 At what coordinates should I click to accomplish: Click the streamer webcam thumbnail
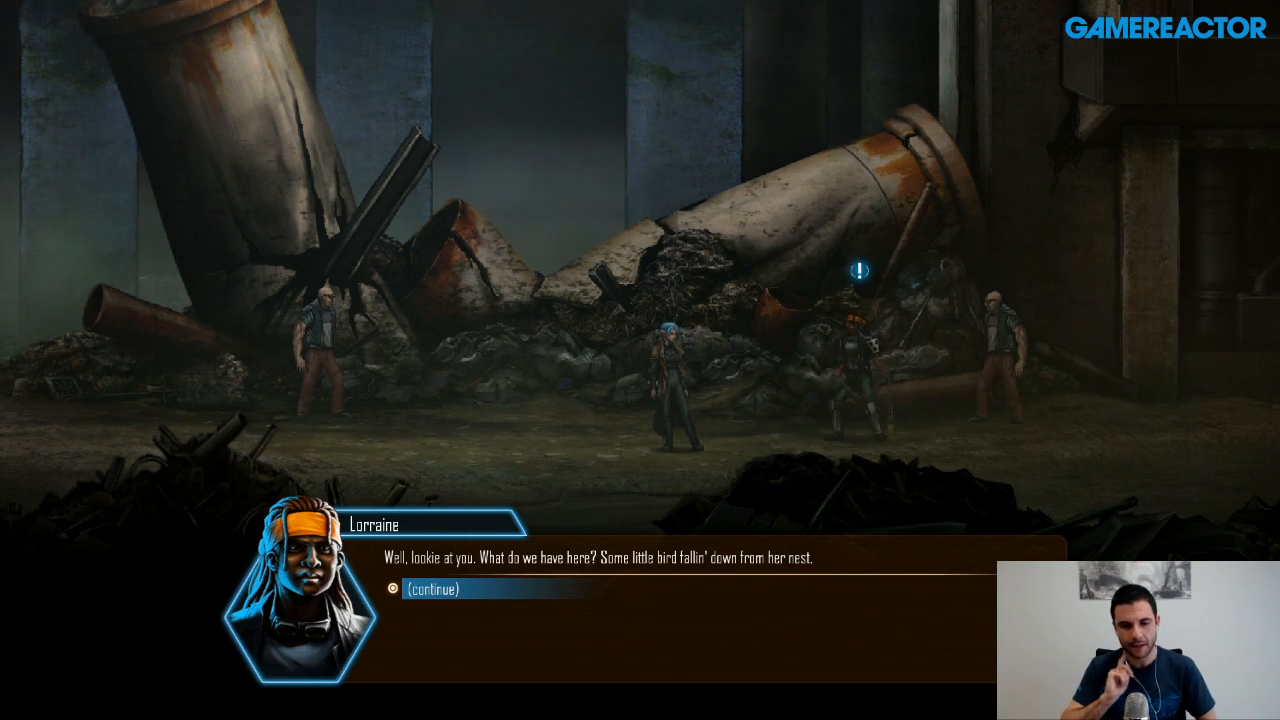click(1138, 640)
